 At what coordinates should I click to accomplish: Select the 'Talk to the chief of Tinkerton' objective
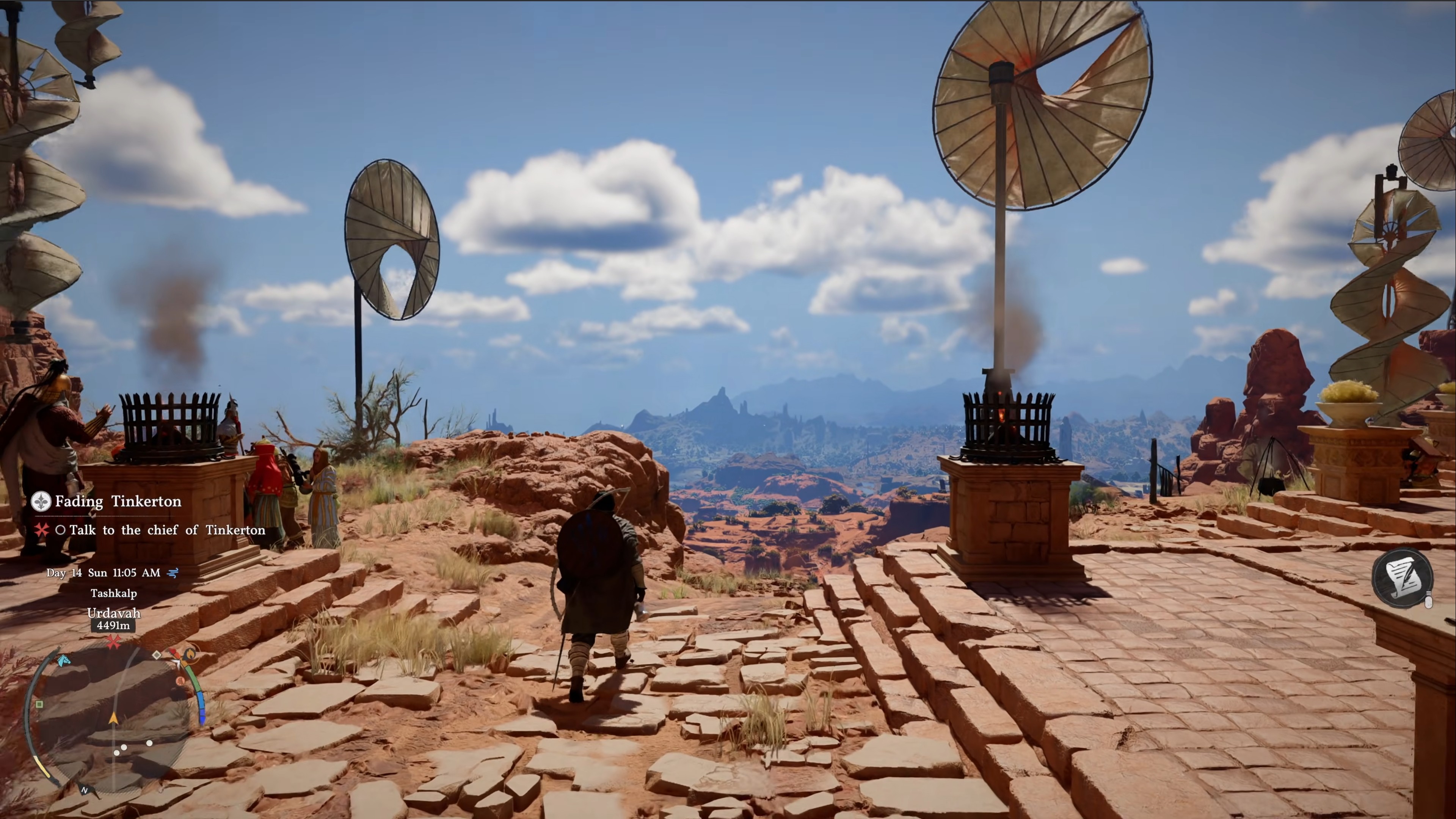(x=167, y=530)
